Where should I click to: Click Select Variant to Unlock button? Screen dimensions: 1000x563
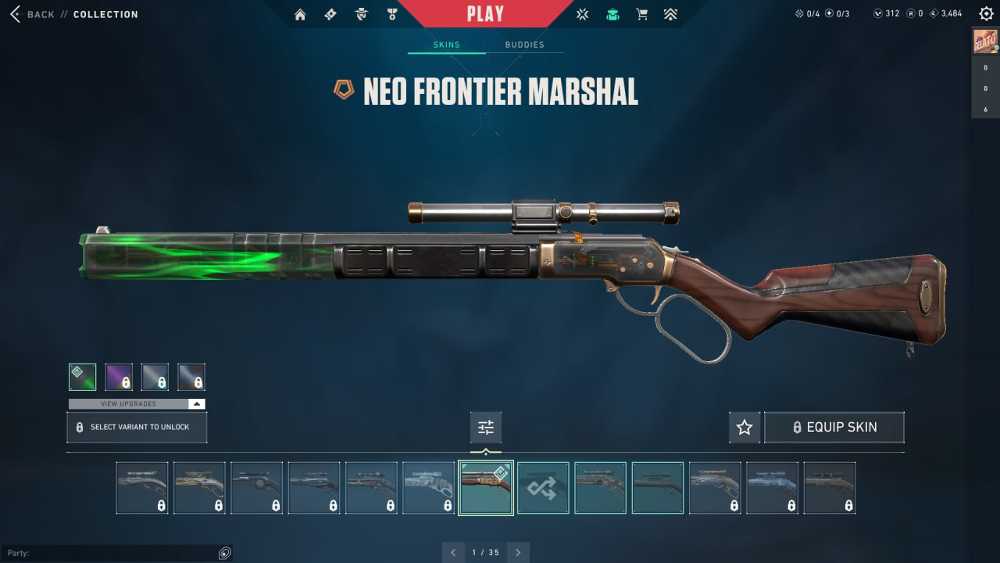pos(137,427)
